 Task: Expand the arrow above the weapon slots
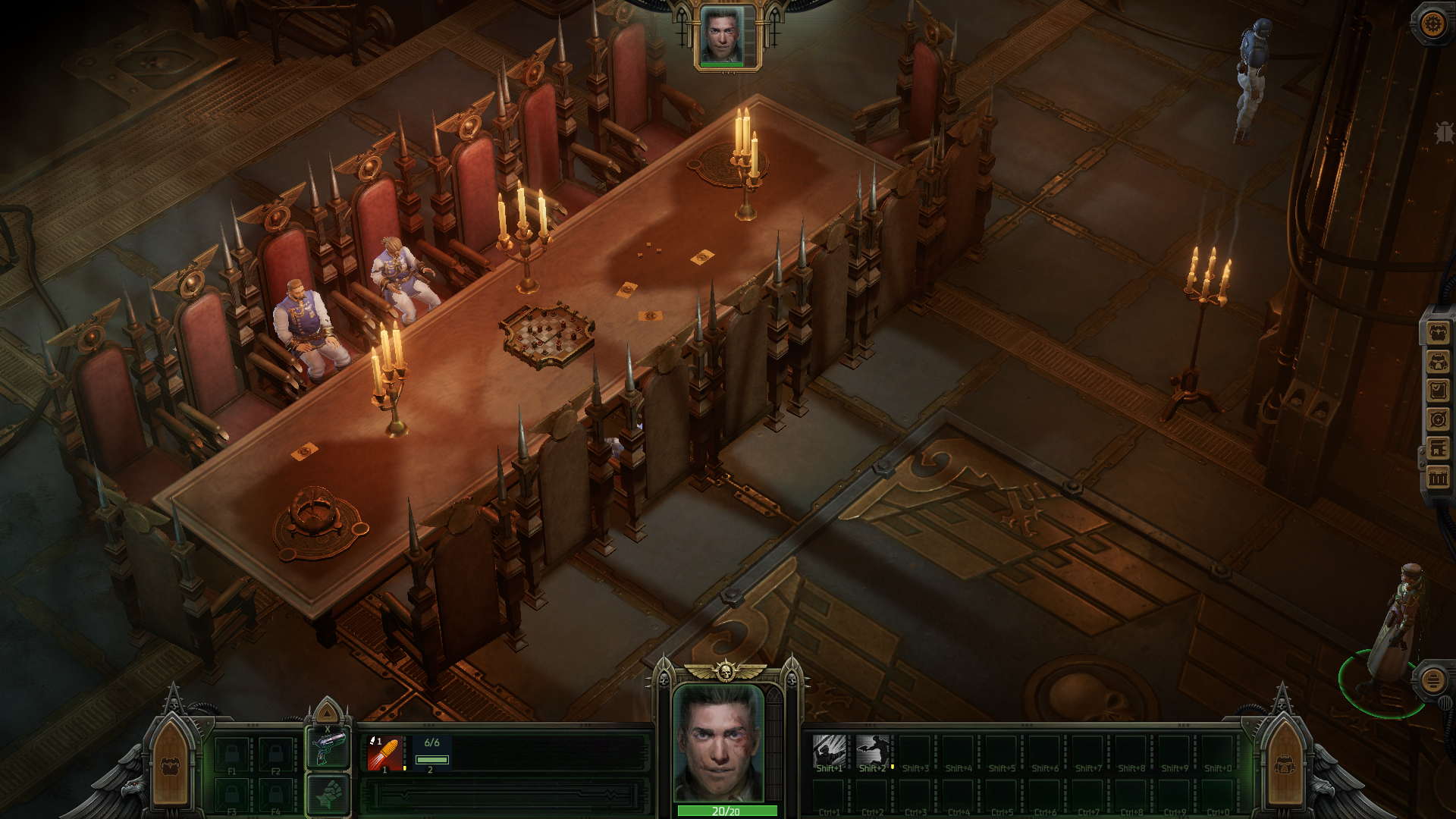point(327,713)
